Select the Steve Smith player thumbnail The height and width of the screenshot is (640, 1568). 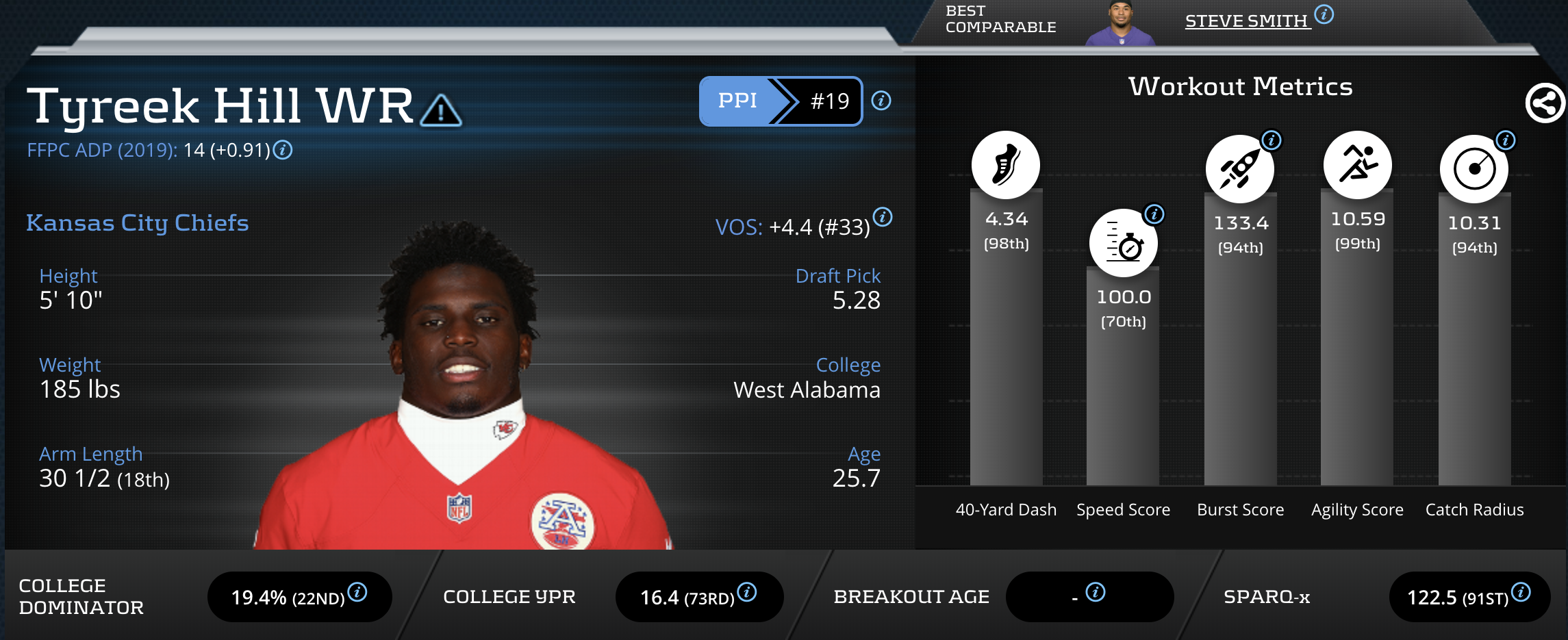pos(1121,24)
